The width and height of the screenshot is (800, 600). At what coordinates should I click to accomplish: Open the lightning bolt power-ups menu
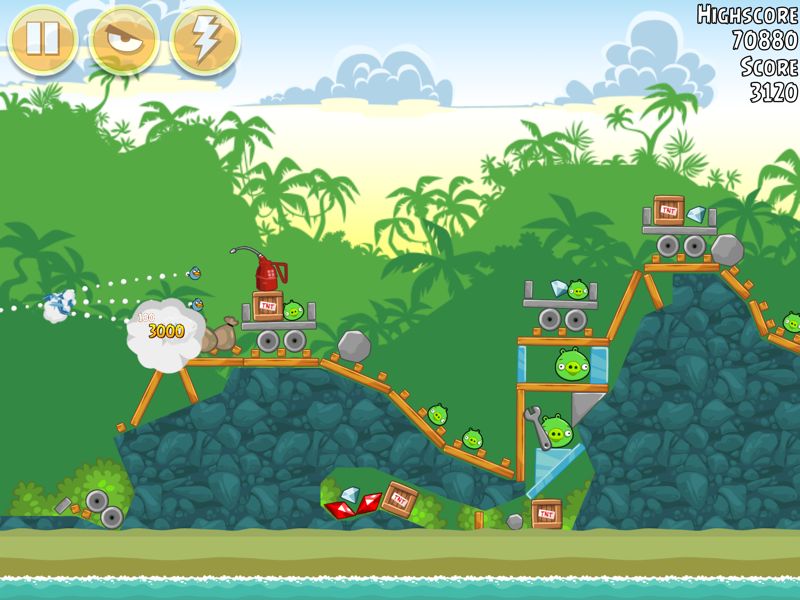pyautogui.click(x=205, y=40)
